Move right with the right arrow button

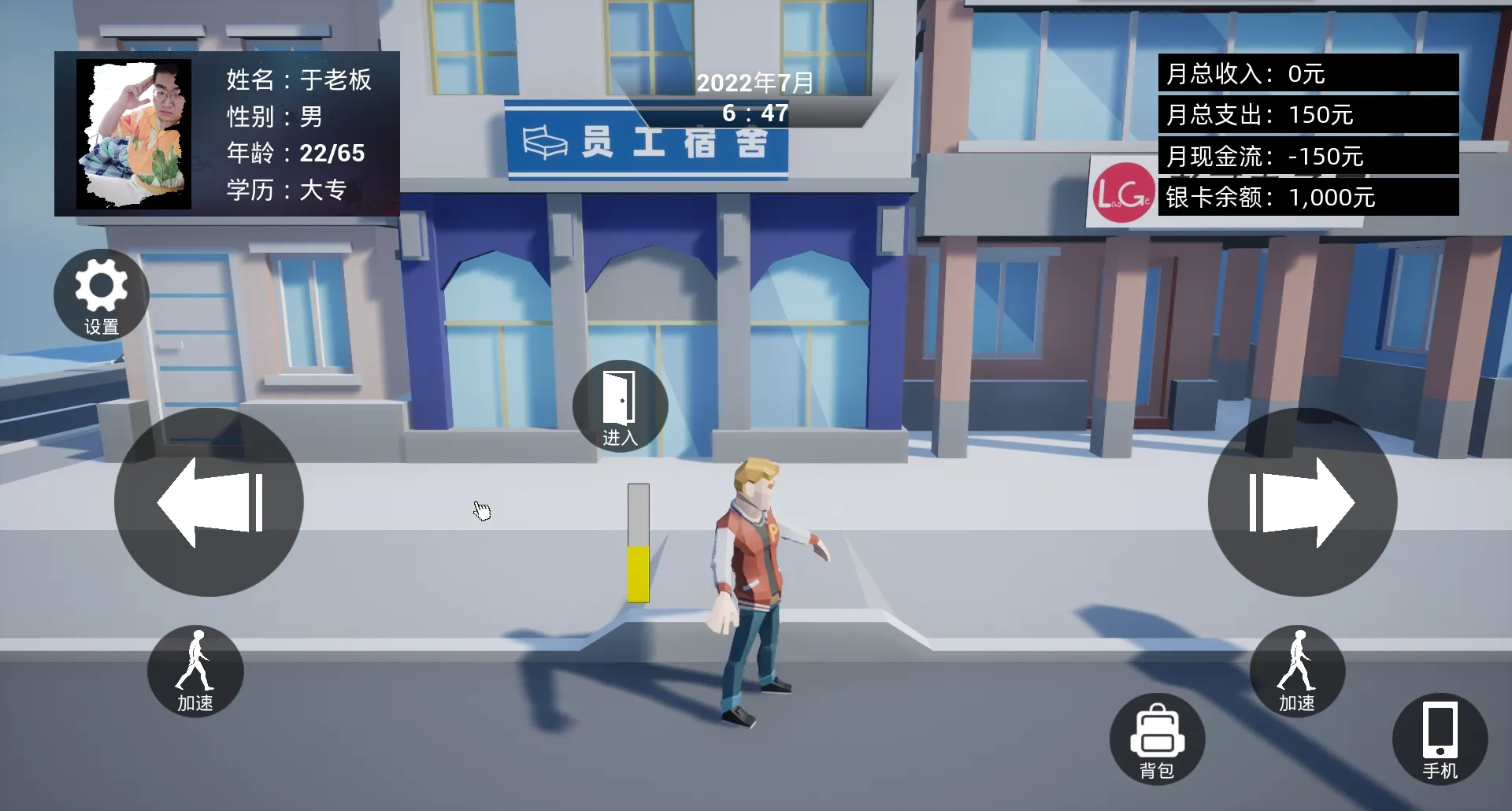1303,502
